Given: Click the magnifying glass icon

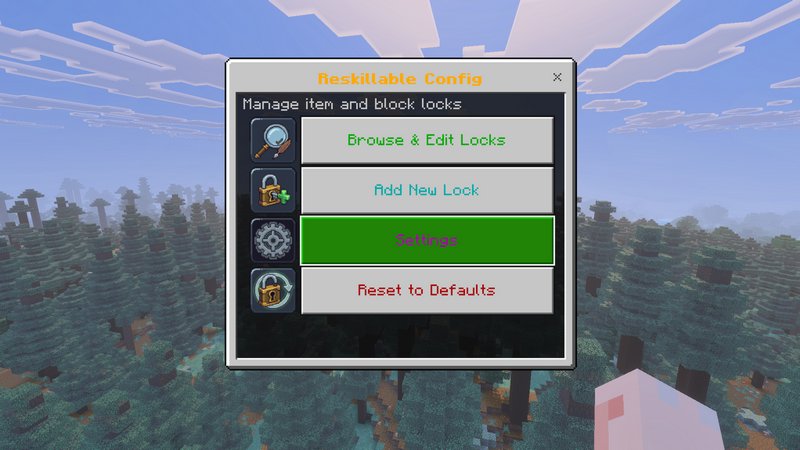Looking at the screenshot, I should [273, 140].
